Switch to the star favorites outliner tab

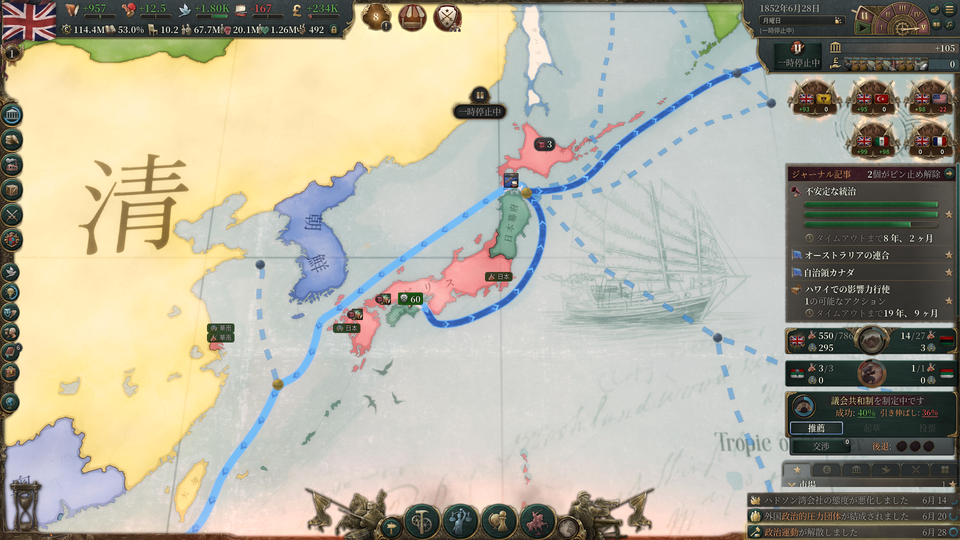(797, 469)
